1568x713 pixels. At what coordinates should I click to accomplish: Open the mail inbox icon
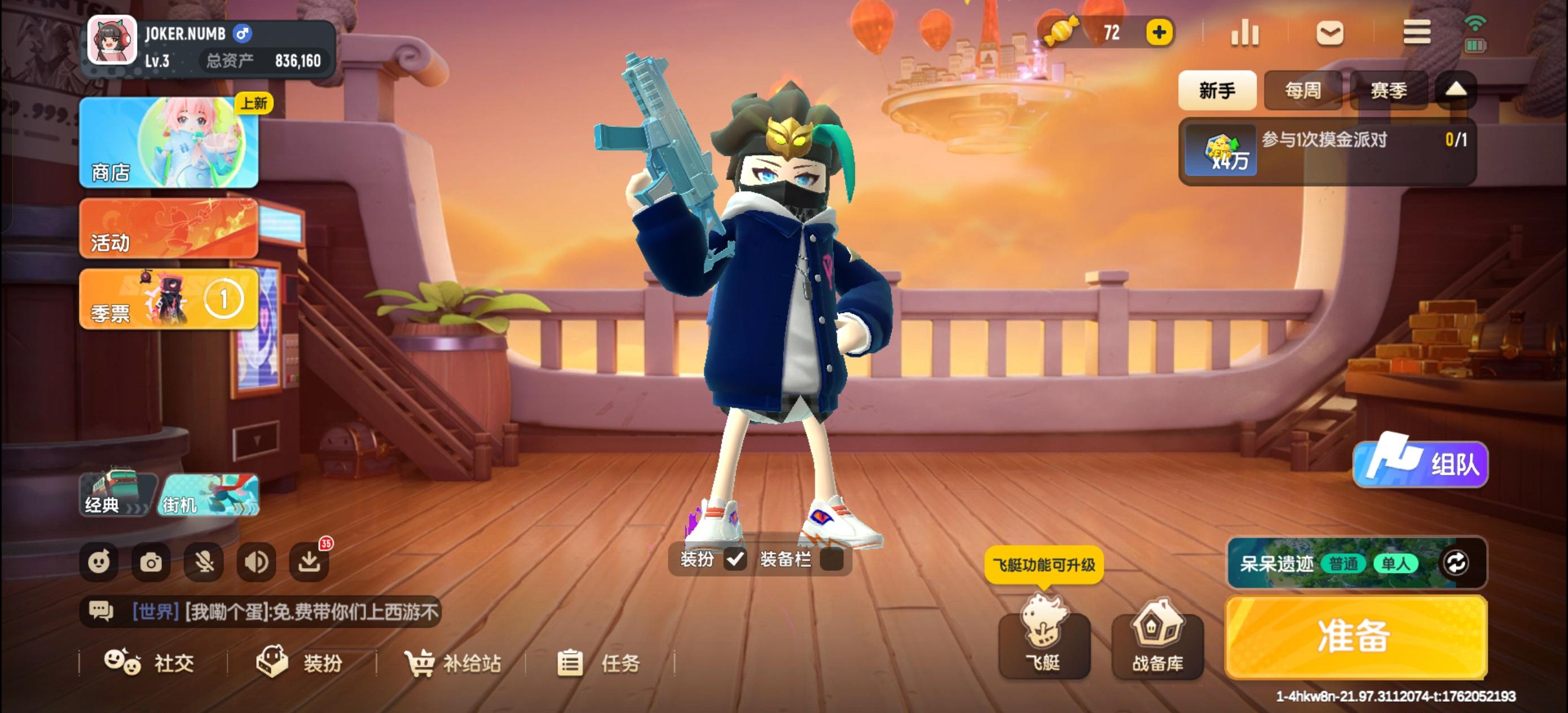pyautogui.click(x=1330, y=33)
